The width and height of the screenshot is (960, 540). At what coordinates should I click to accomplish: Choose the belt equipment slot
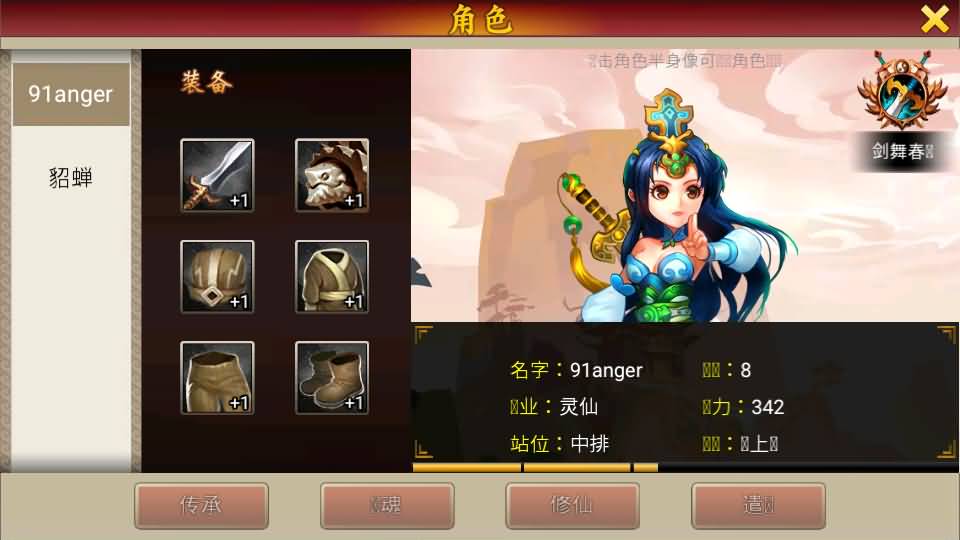coord(217,277)
